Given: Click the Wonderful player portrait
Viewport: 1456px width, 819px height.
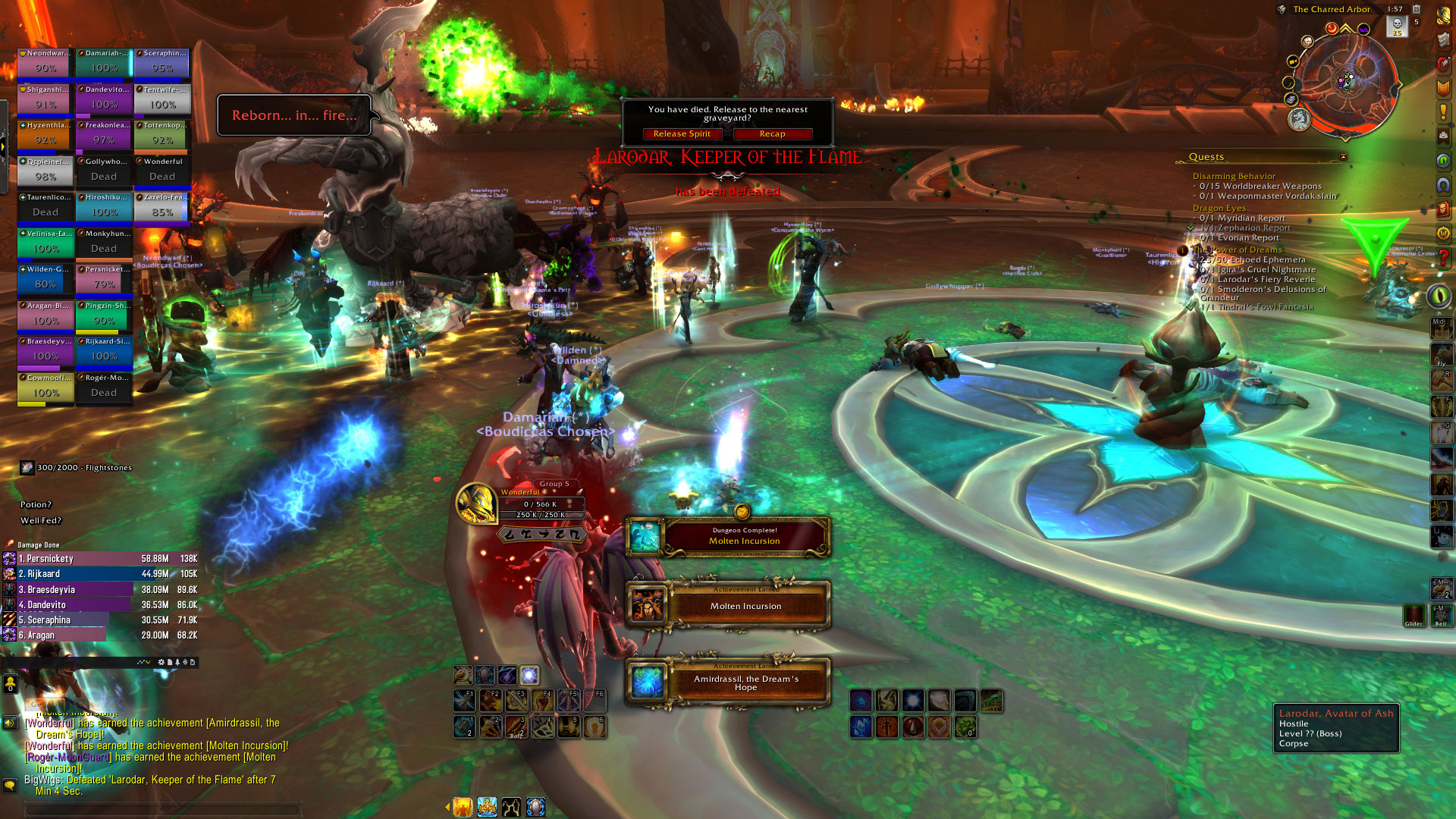Looking at the screenshot, I should pyautogui.click(x=476, y=504).
